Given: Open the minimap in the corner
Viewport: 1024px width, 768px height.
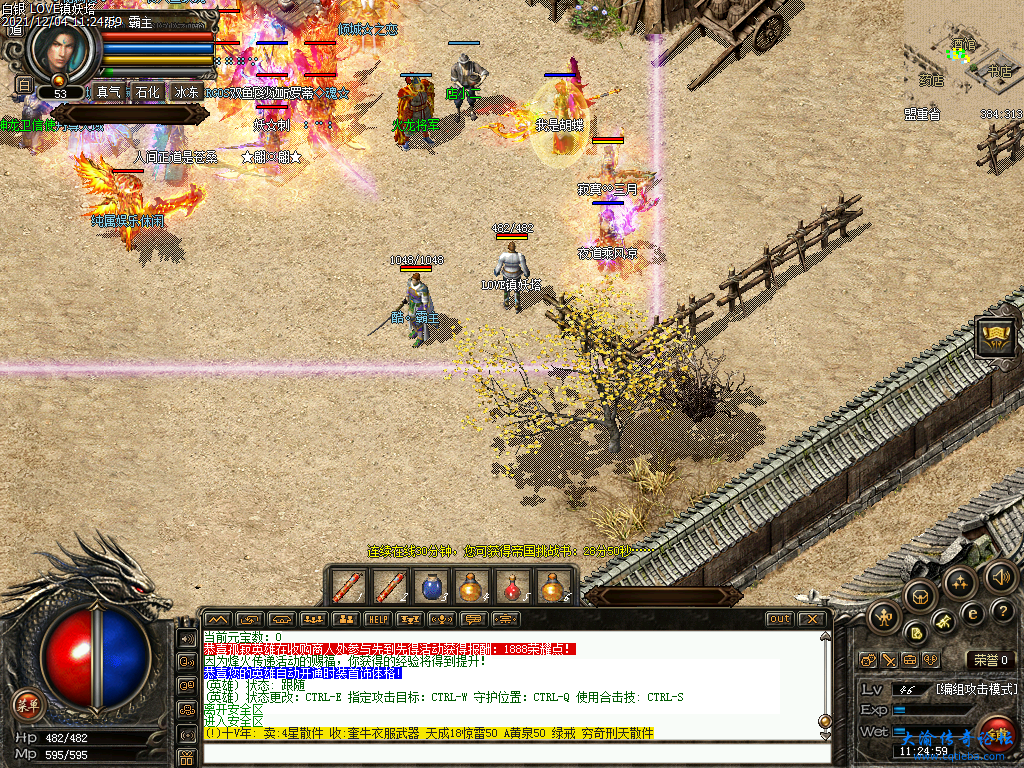Looking at the screenshot, I should click(x=963, y=60).
